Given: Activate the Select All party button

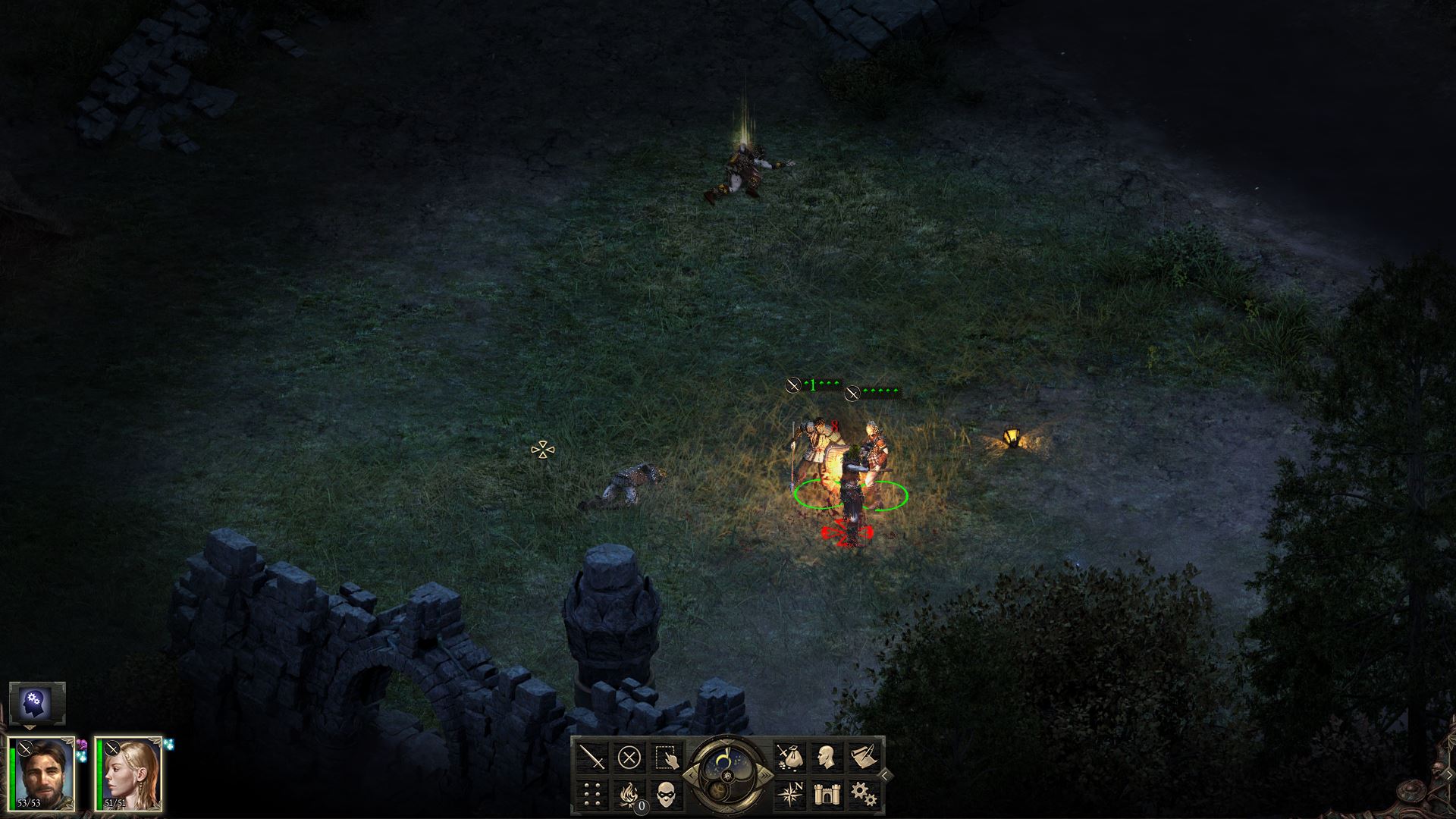Looking at the screenshot, I should point(667,757).
